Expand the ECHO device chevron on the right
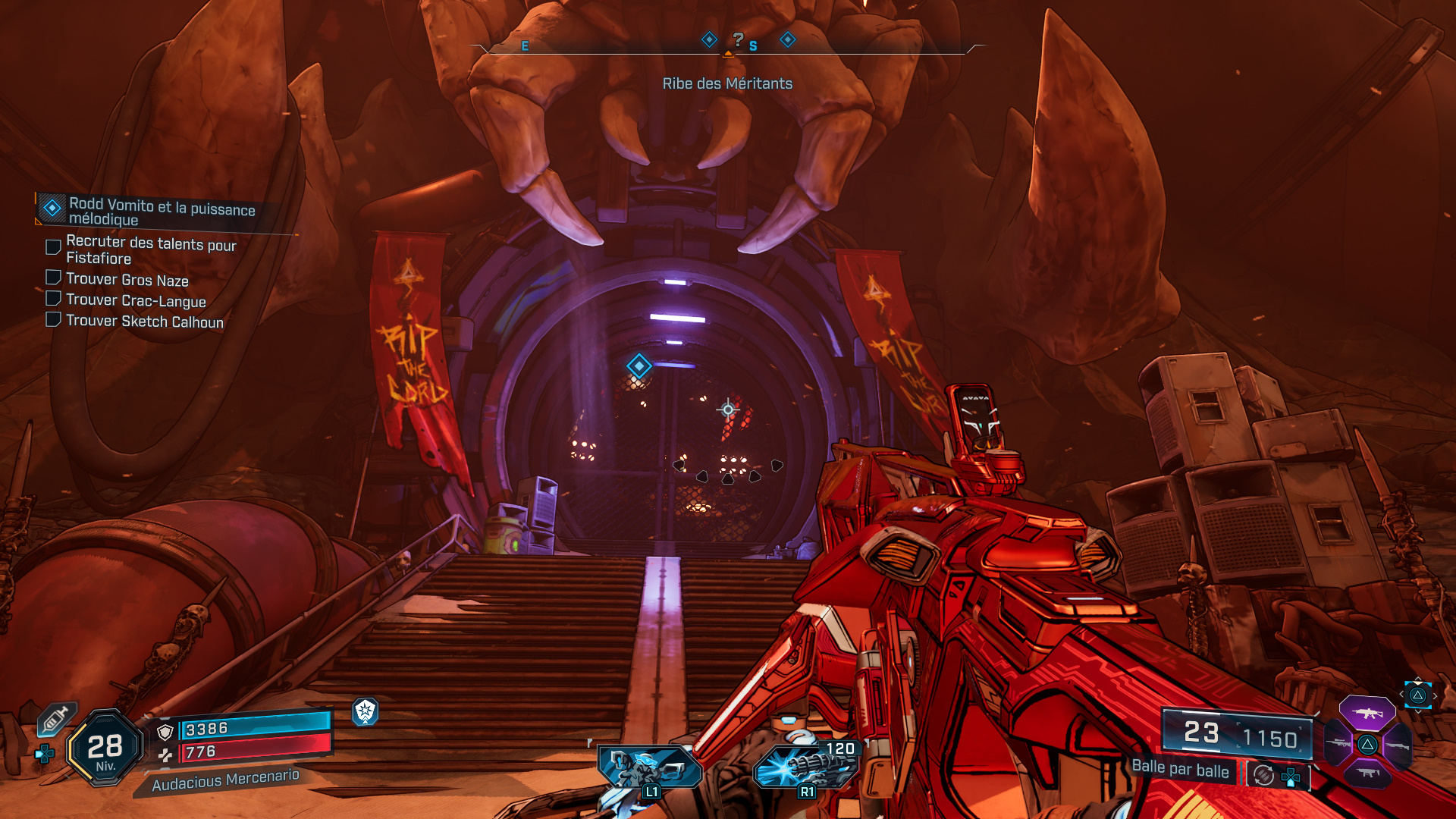The width and height of the screenshot is (1456, 819). (x=1436, y=695)
